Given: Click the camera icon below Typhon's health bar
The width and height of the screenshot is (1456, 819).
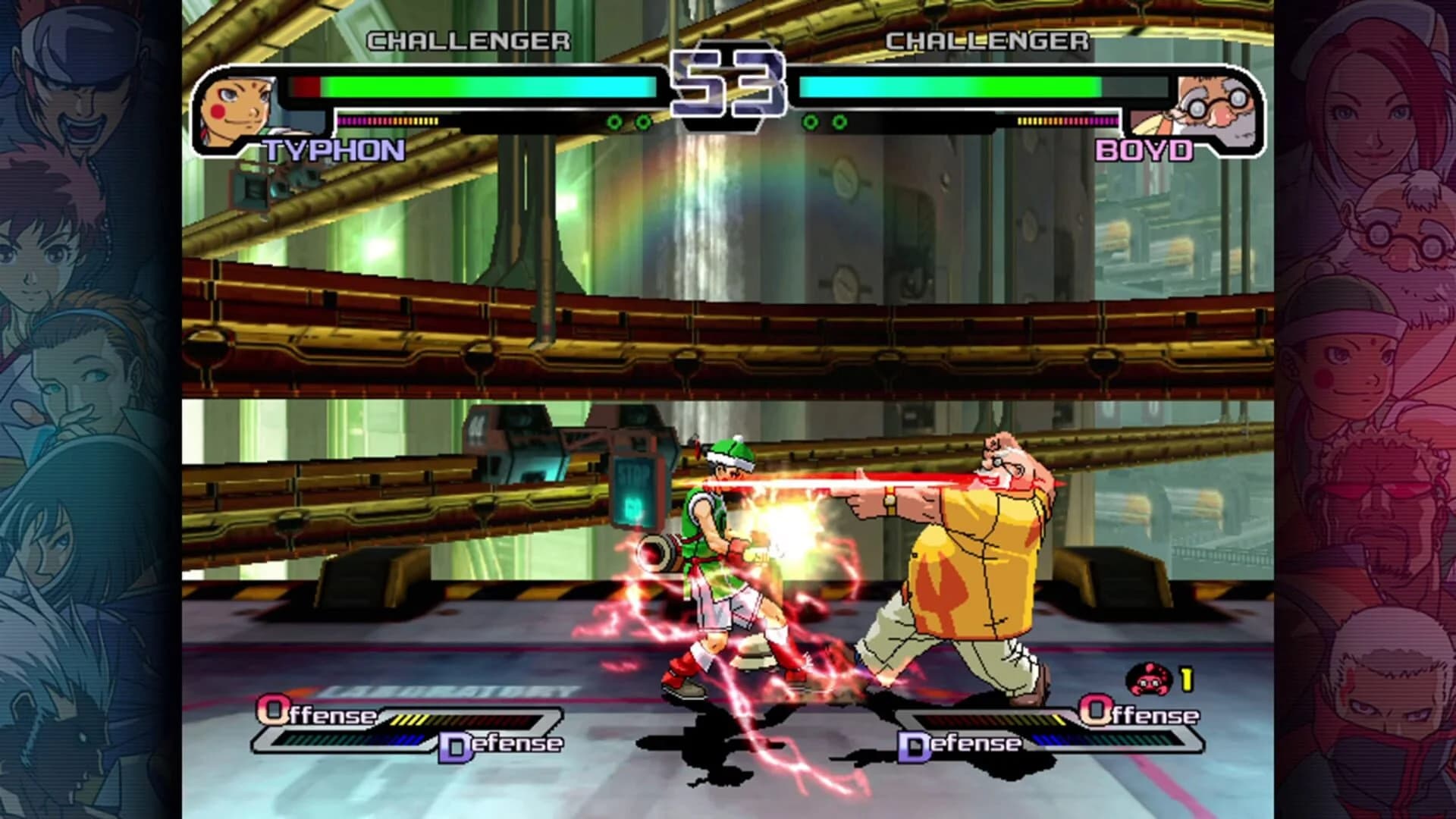Looking at the screenshot, I should coord(250,190).
